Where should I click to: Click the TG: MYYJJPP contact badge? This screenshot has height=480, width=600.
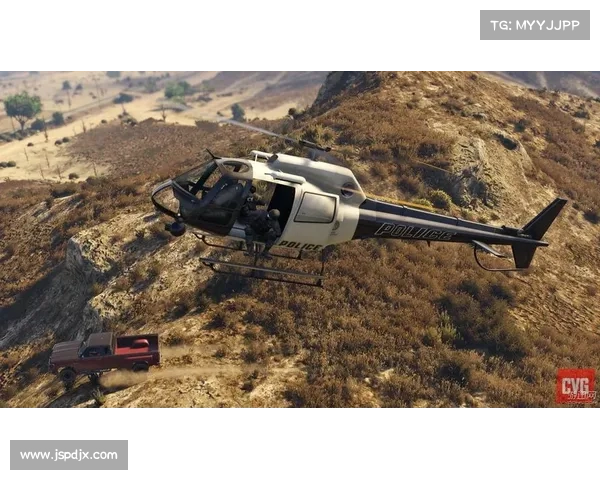click(535, 24)
